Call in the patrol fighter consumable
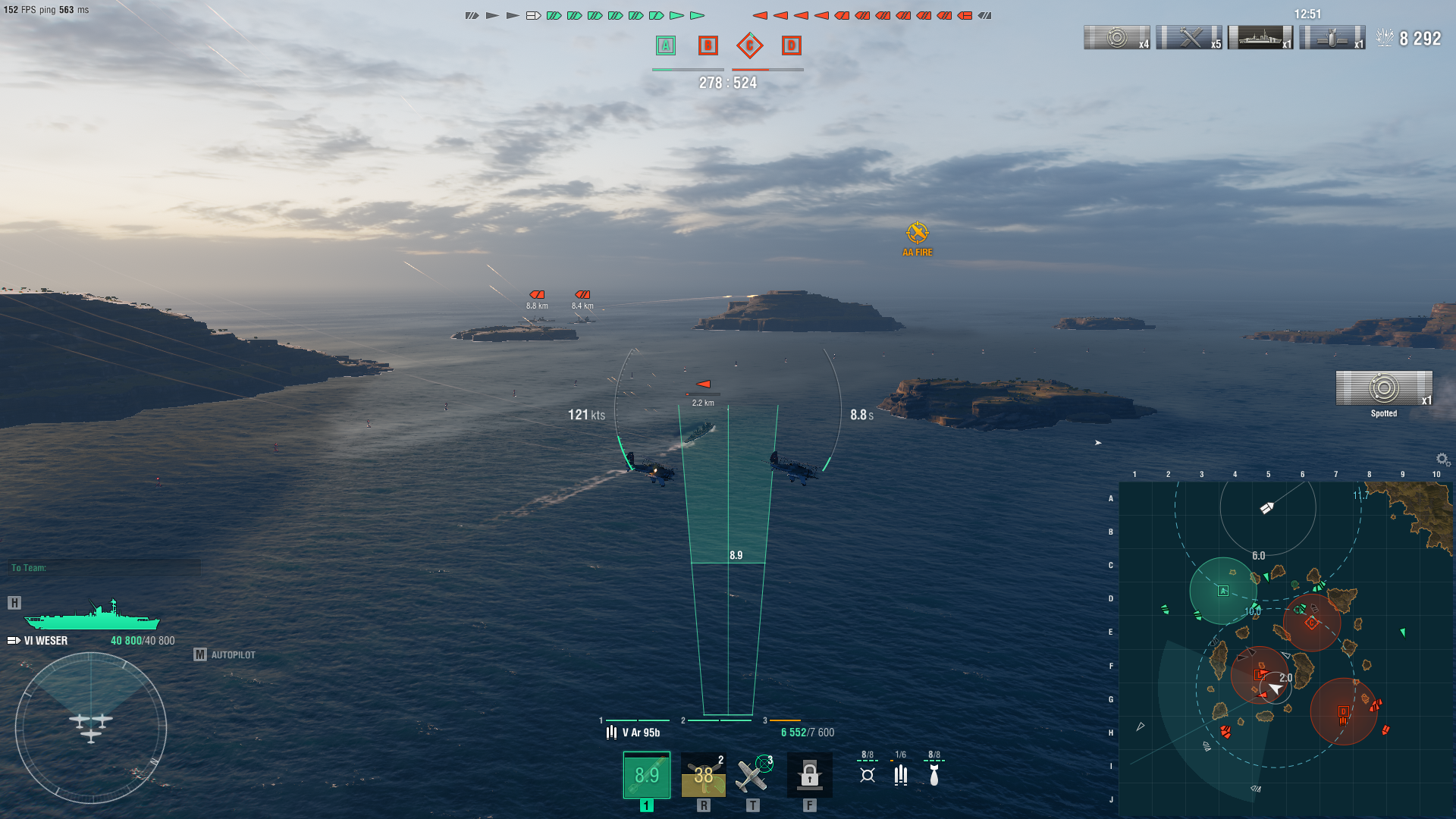This screenshot has height=819, width=1456. tap(752, 775)
